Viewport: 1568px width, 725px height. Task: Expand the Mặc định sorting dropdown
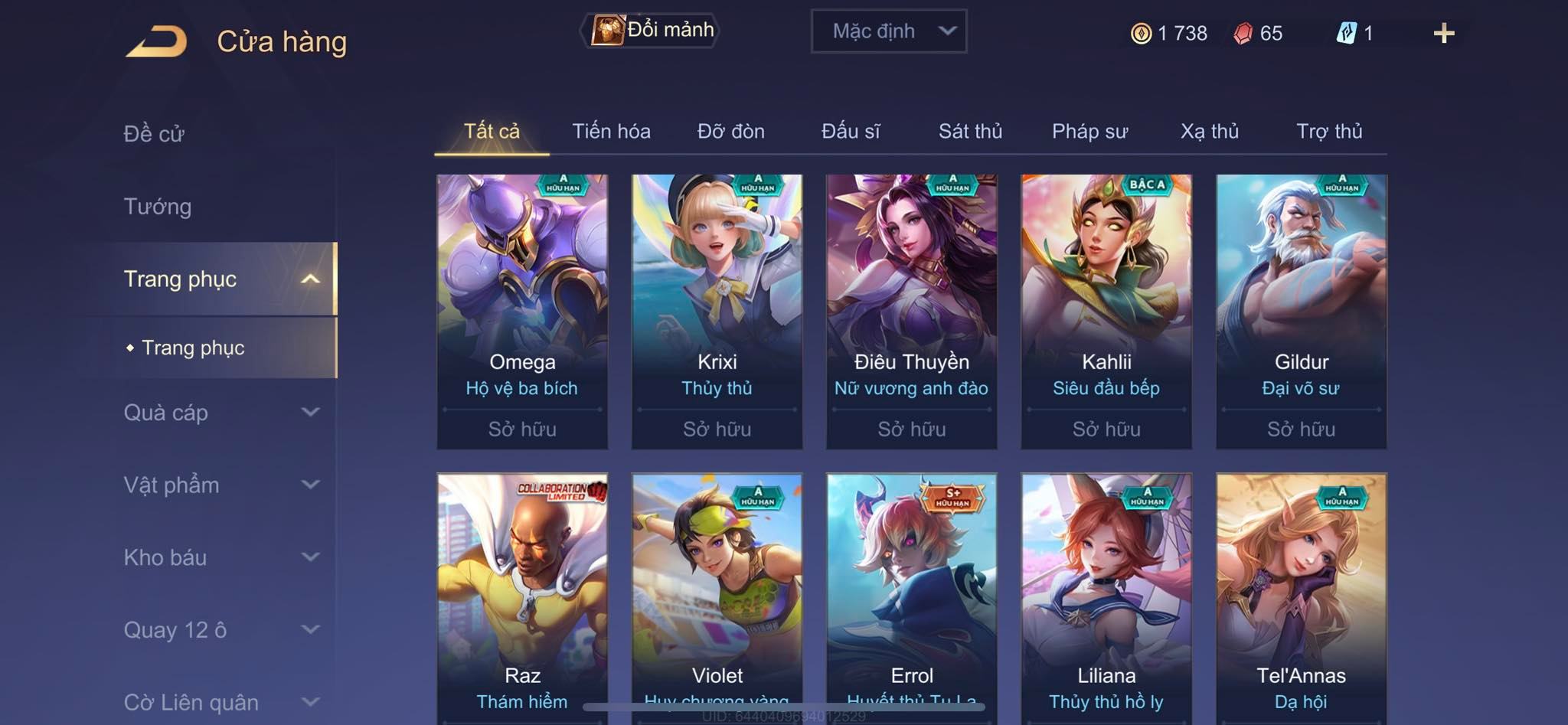[x=888, y=31]
